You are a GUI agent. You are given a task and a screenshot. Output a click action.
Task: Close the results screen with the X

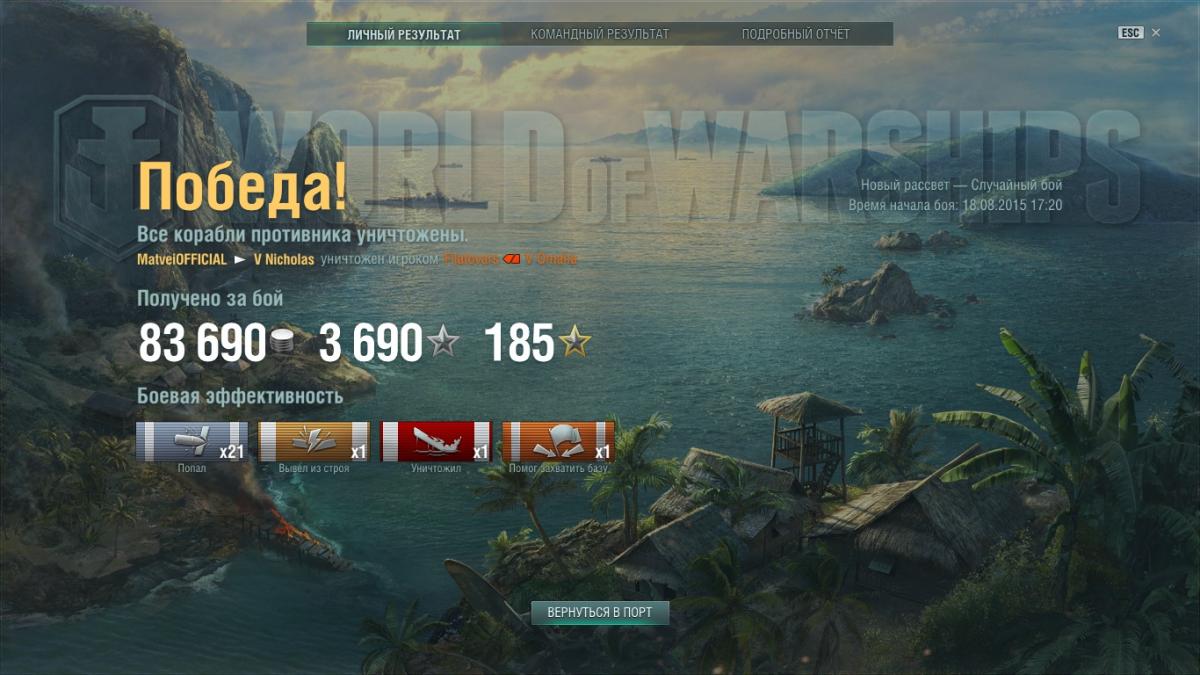1156,33
